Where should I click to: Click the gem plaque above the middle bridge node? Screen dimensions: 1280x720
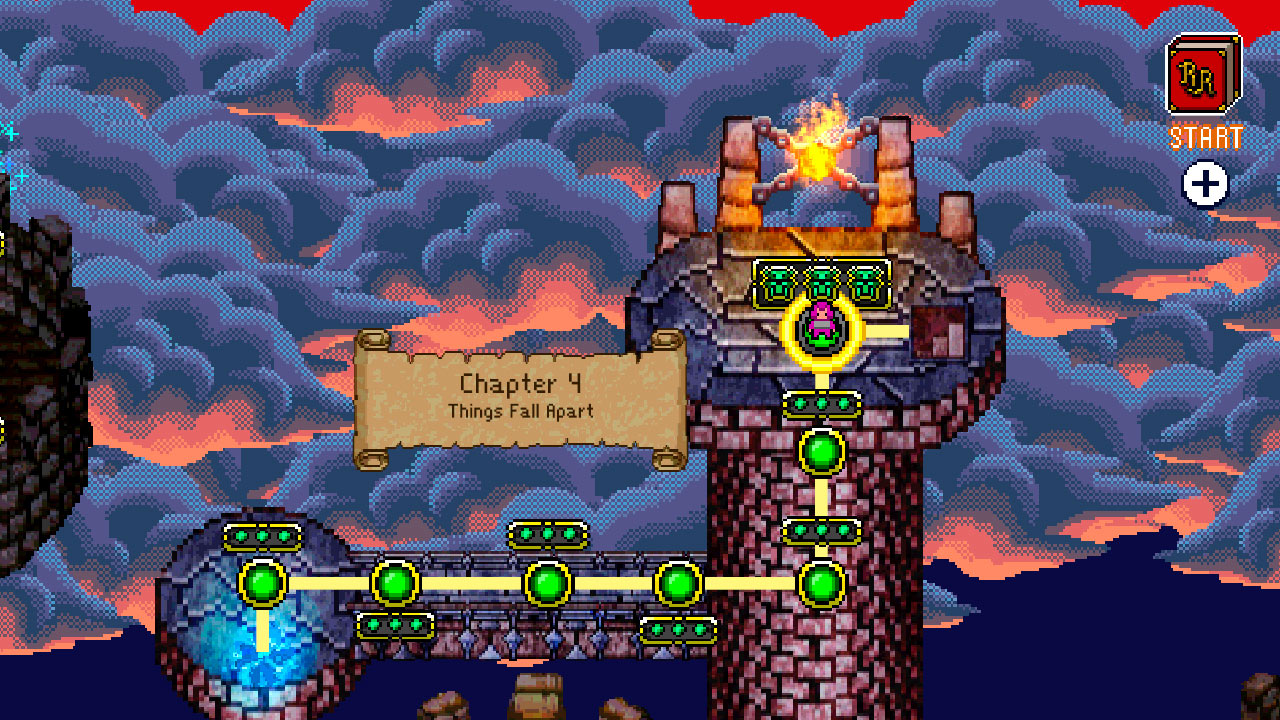tap(546, 533)
